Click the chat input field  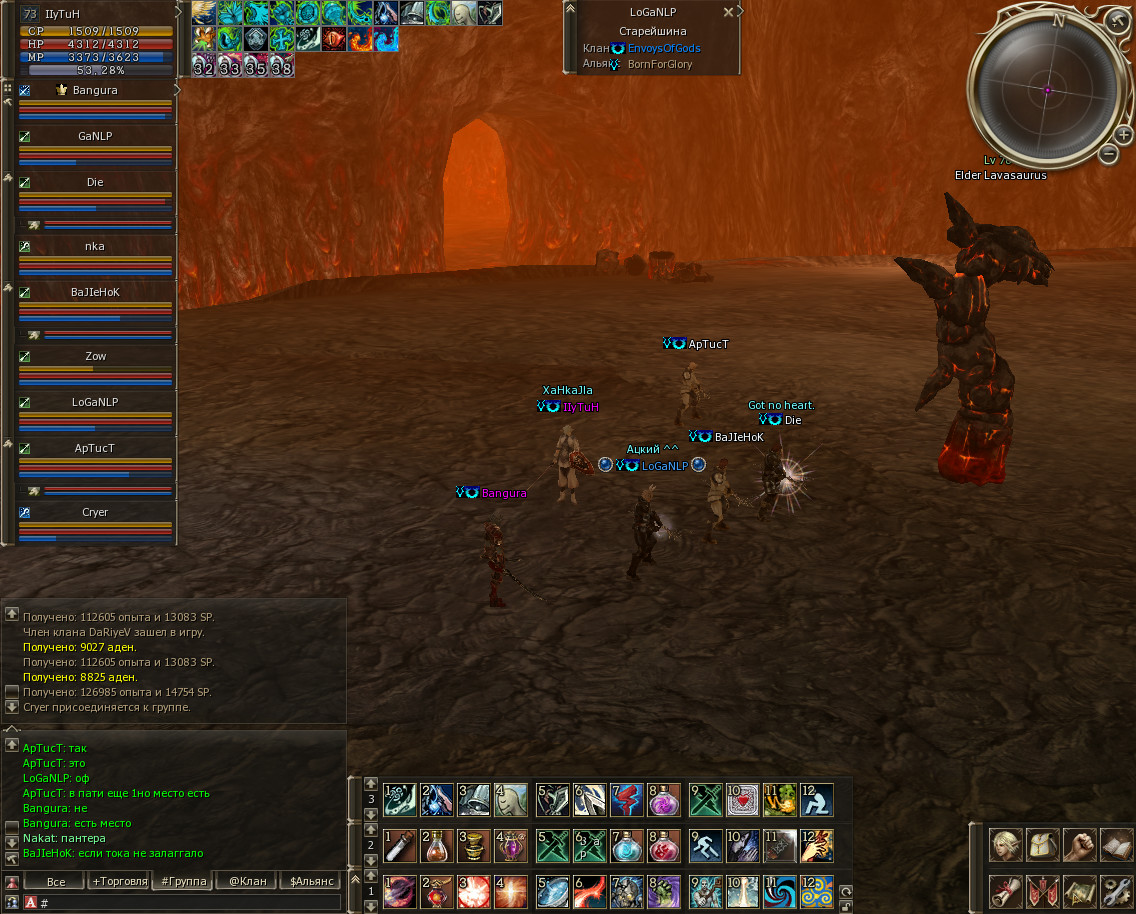190,903
